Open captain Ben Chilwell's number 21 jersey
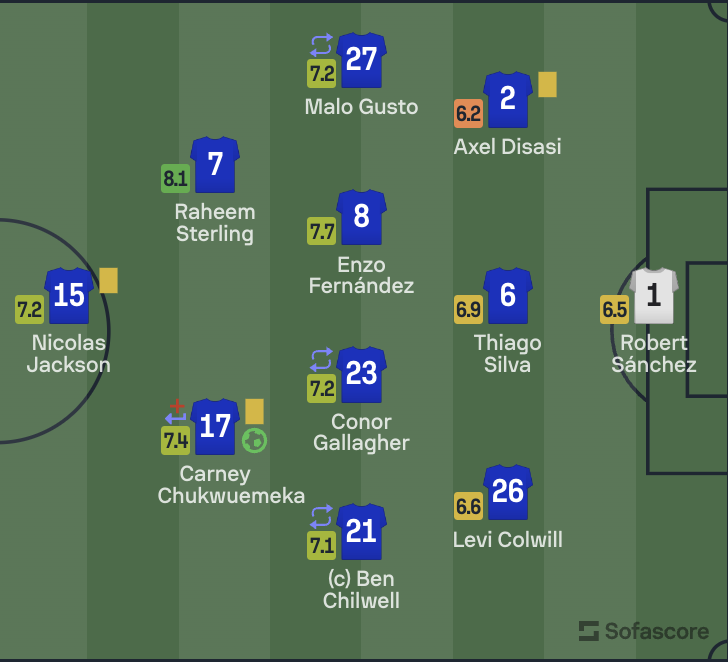The width and height of the screenshot is (728, 662). coord(361,531)
